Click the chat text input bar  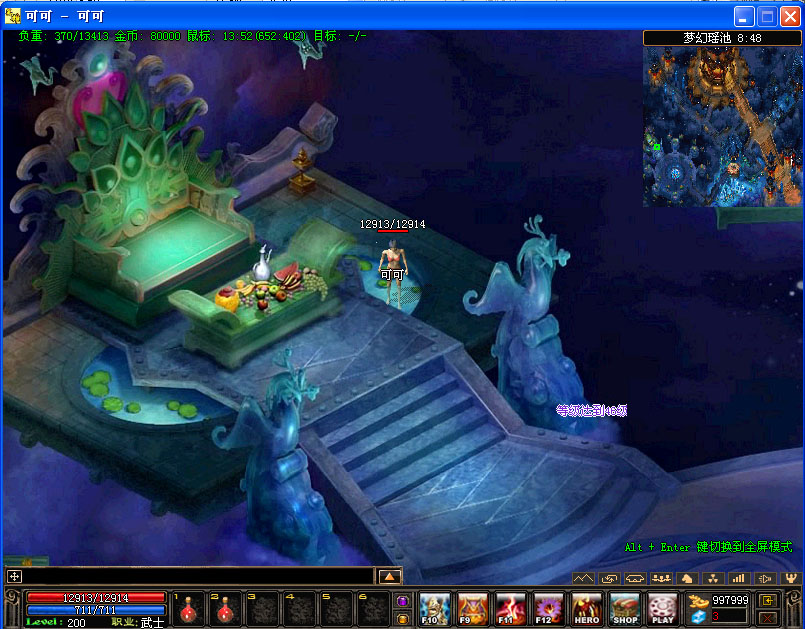click(x=200, y=576)
